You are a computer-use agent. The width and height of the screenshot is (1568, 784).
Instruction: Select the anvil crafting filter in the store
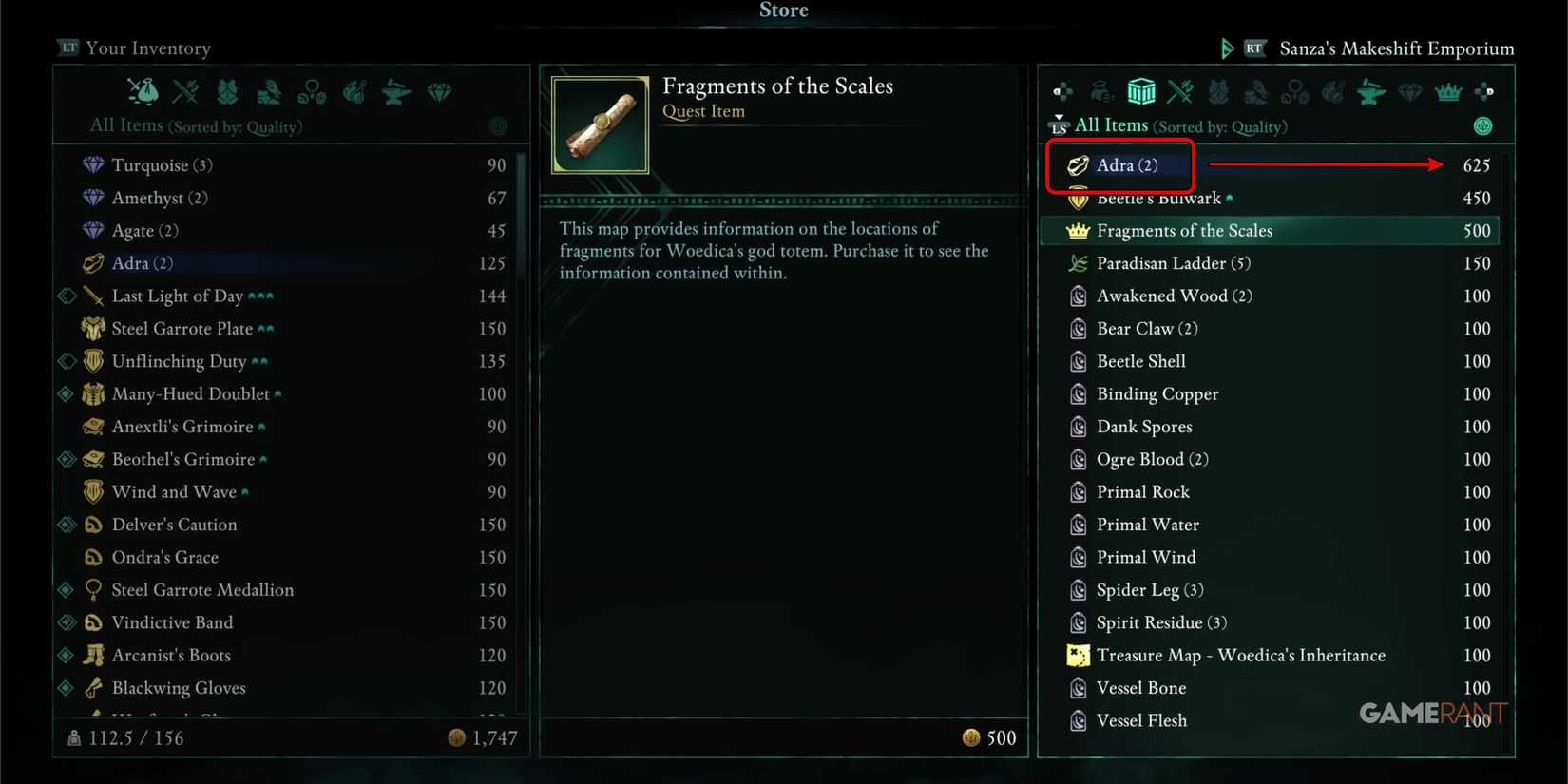[1371, 91]
